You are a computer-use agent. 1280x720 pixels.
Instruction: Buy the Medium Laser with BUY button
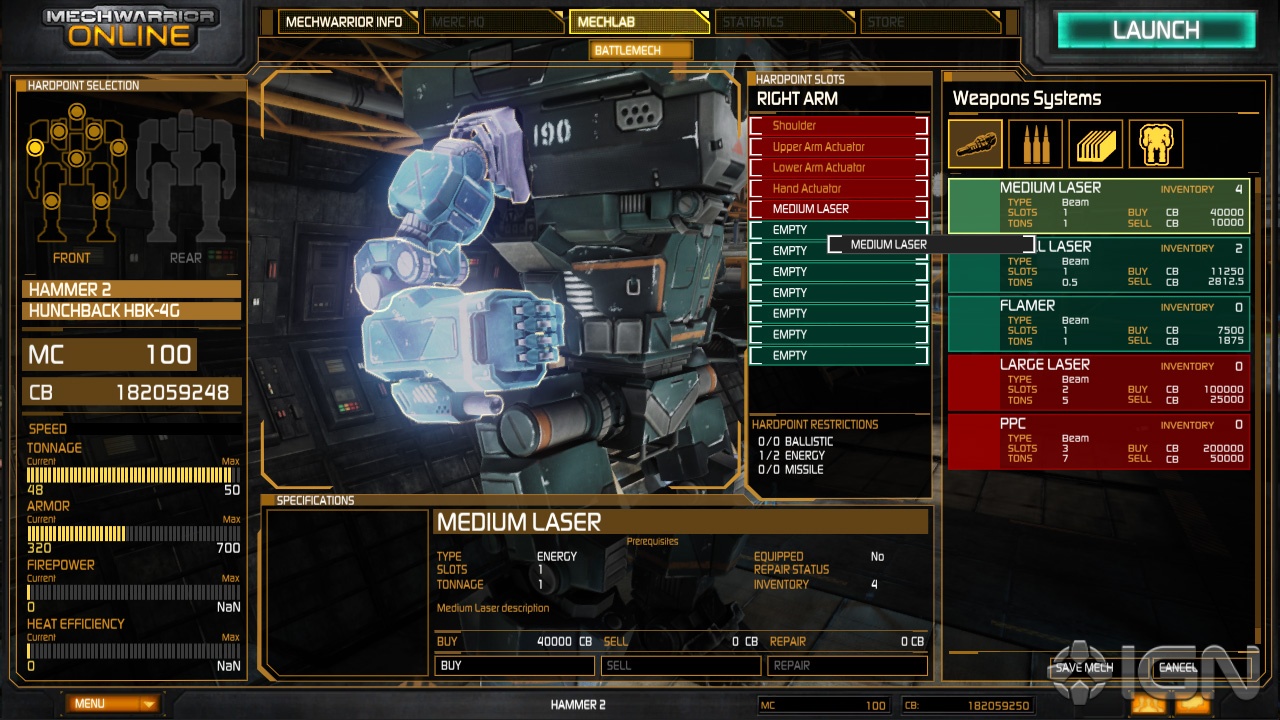[514, 665]
